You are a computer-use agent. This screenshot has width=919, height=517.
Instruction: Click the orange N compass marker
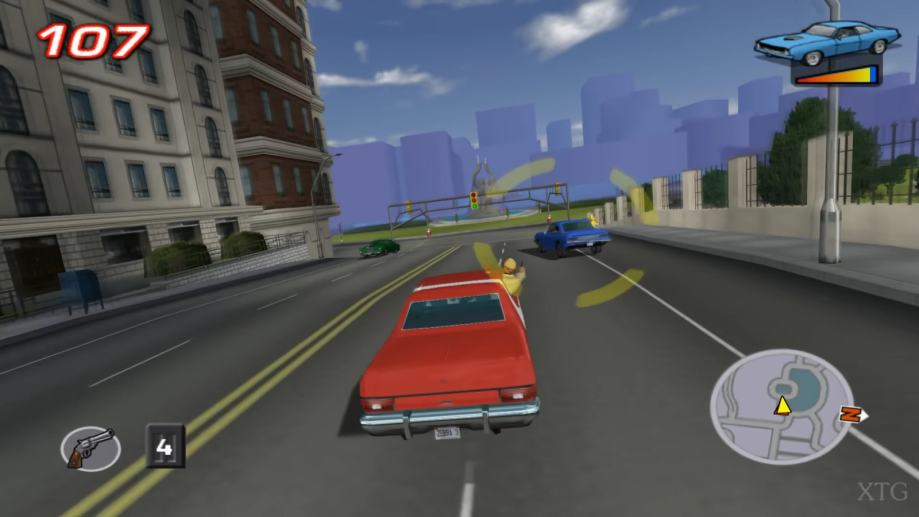click(851, 414)
